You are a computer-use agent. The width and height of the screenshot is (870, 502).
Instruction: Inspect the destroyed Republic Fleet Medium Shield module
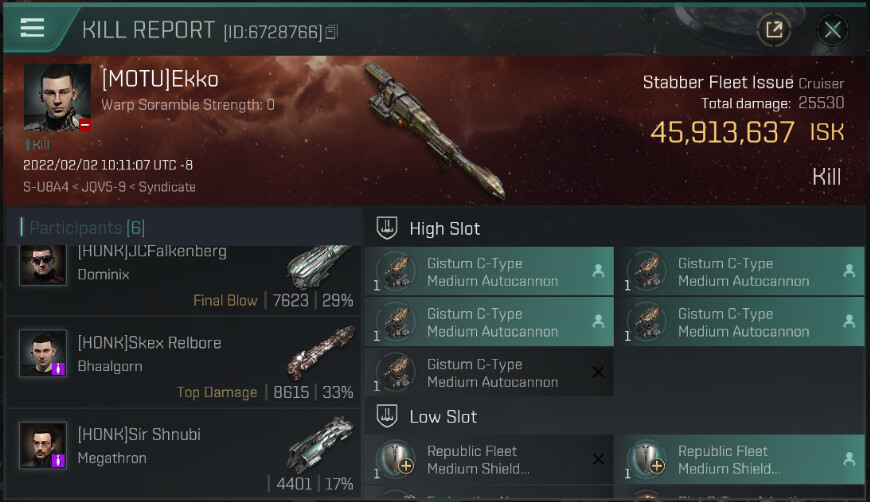pyautogui.click(x=489, y=459)
